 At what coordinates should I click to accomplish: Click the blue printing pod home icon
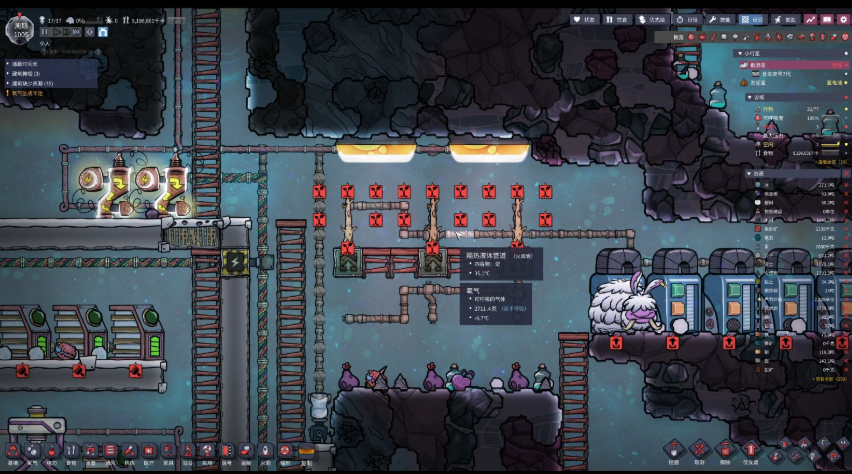point(103,32)
